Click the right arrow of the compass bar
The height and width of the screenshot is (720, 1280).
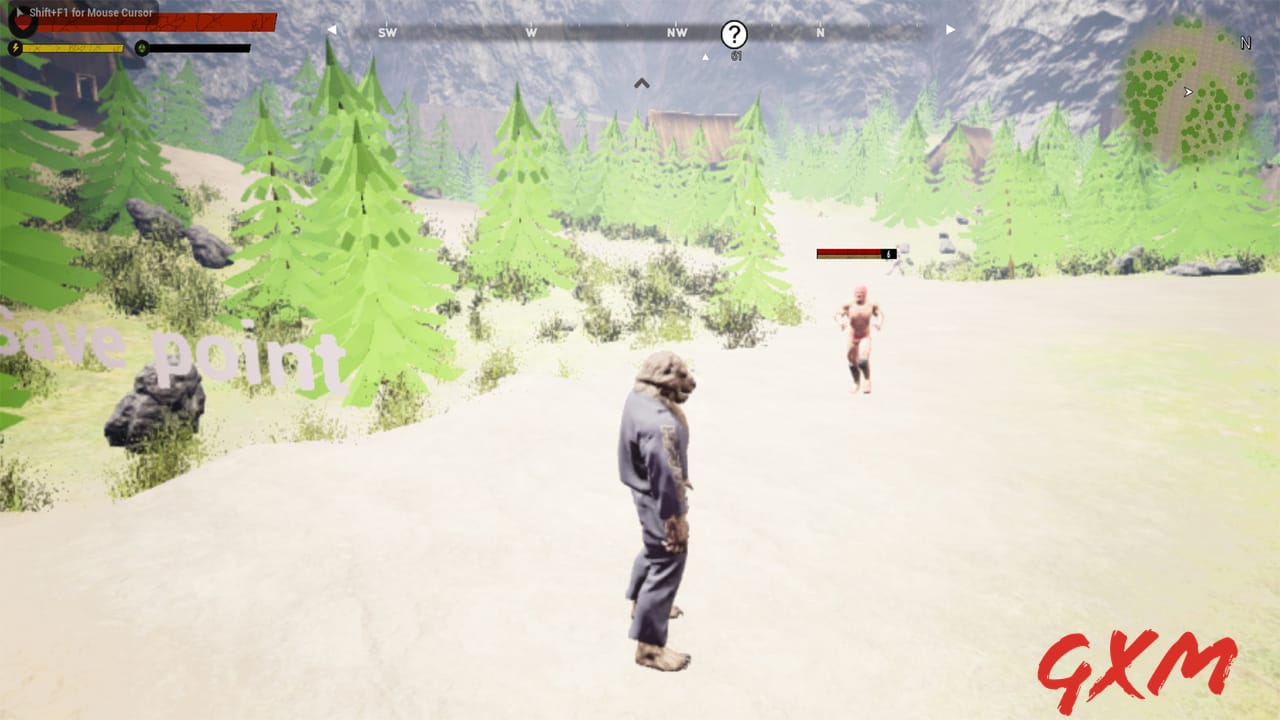click(948, 30)
